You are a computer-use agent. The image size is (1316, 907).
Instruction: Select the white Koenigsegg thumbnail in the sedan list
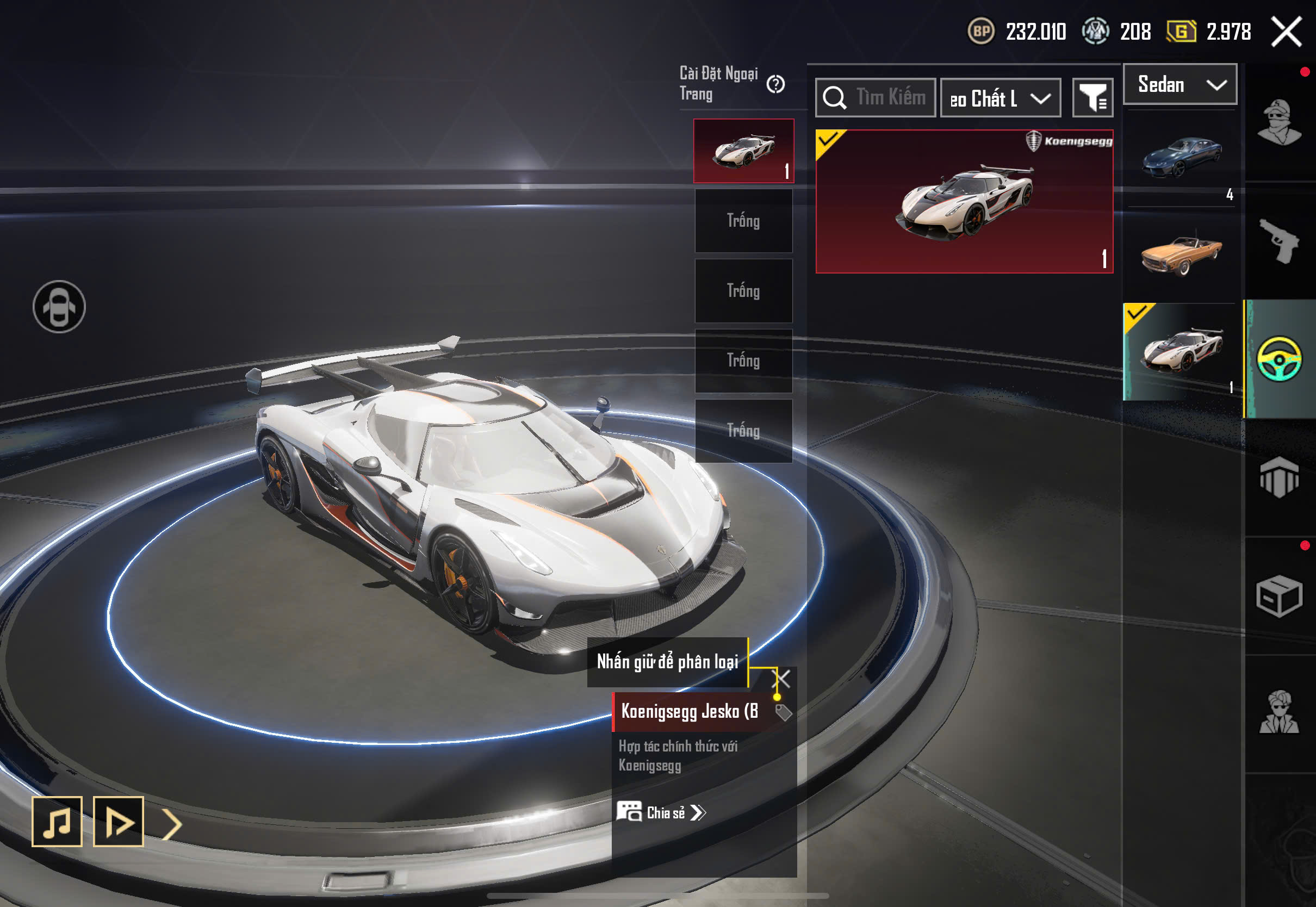tap(1181, 351)
